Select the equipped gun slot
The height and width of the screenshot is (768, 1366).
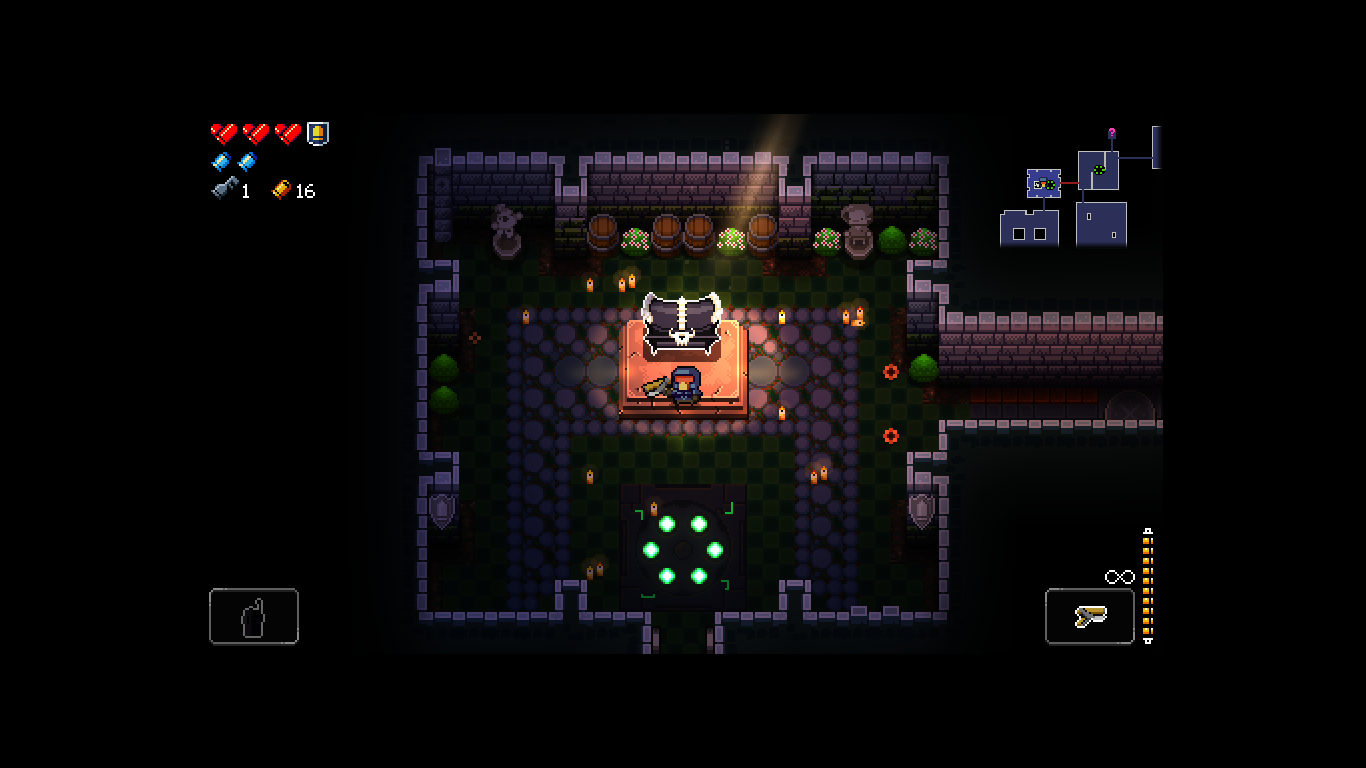click(x=1089, y=616)
